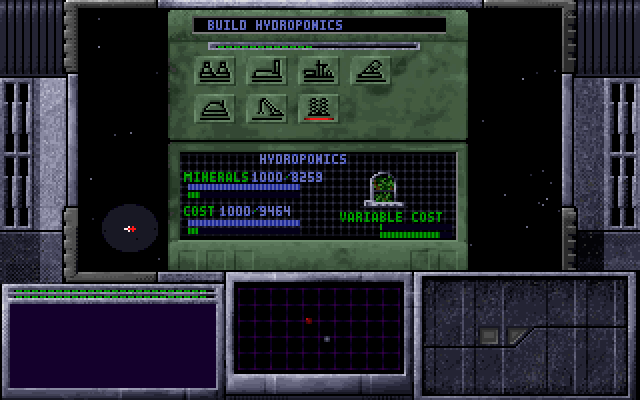640x400 pixels.
Task: Choose the low dome building icon
Action: pyautogui.click(x=216, y=108)
